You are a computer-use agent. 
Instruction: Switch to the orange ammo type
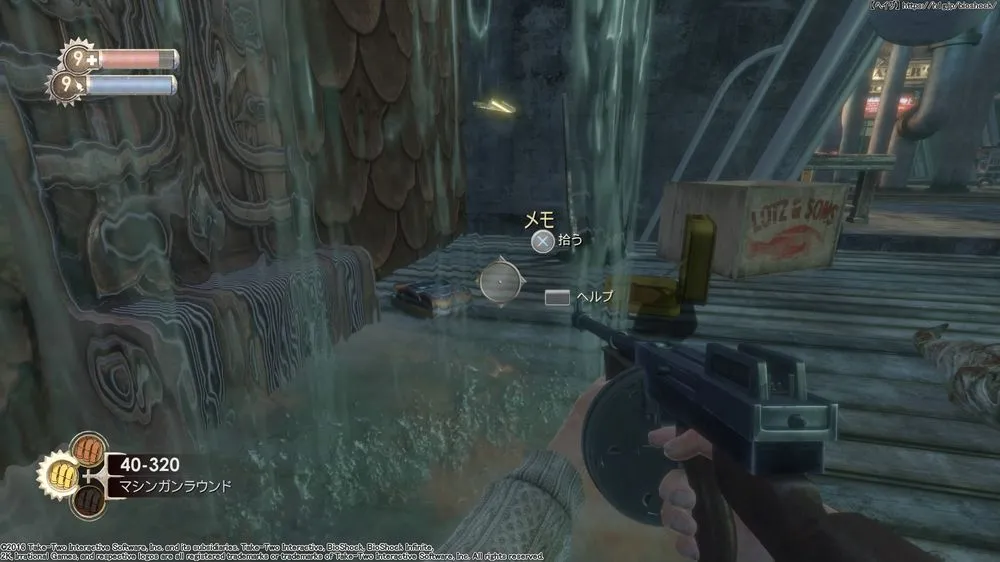[90, 447]
